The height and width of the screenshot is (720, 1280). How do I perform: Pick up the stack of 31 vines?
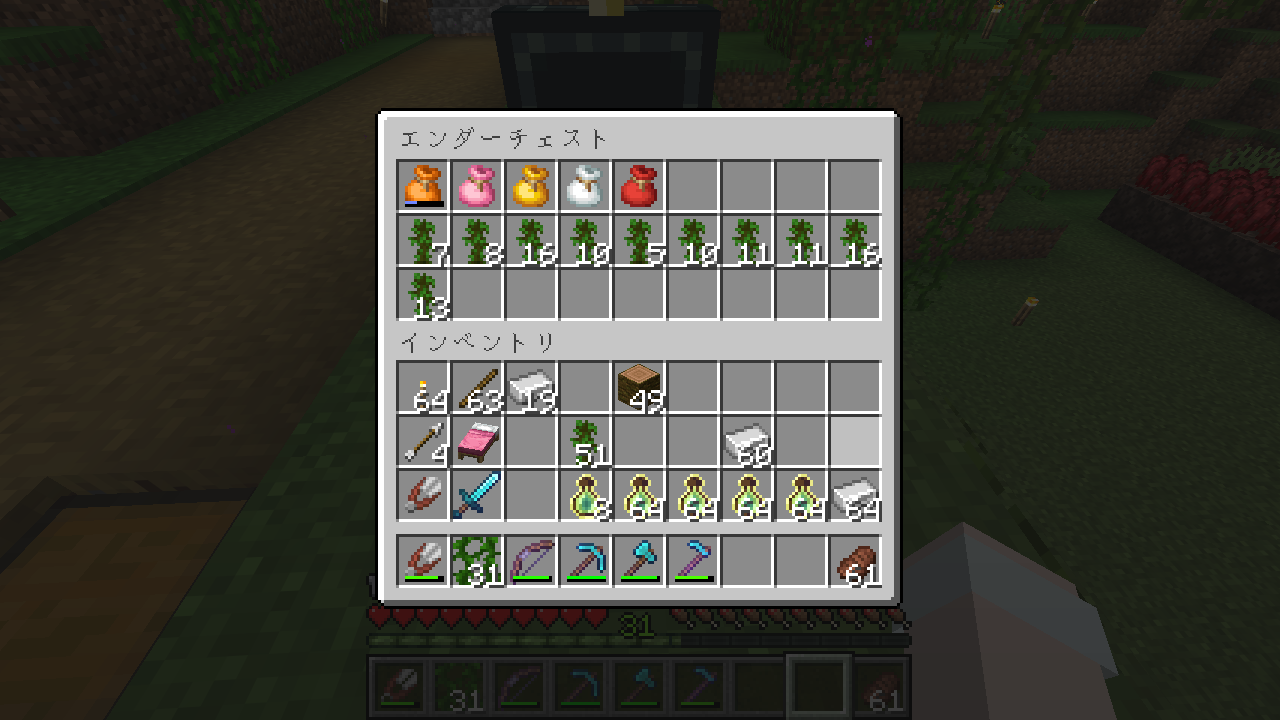[477, 561]
